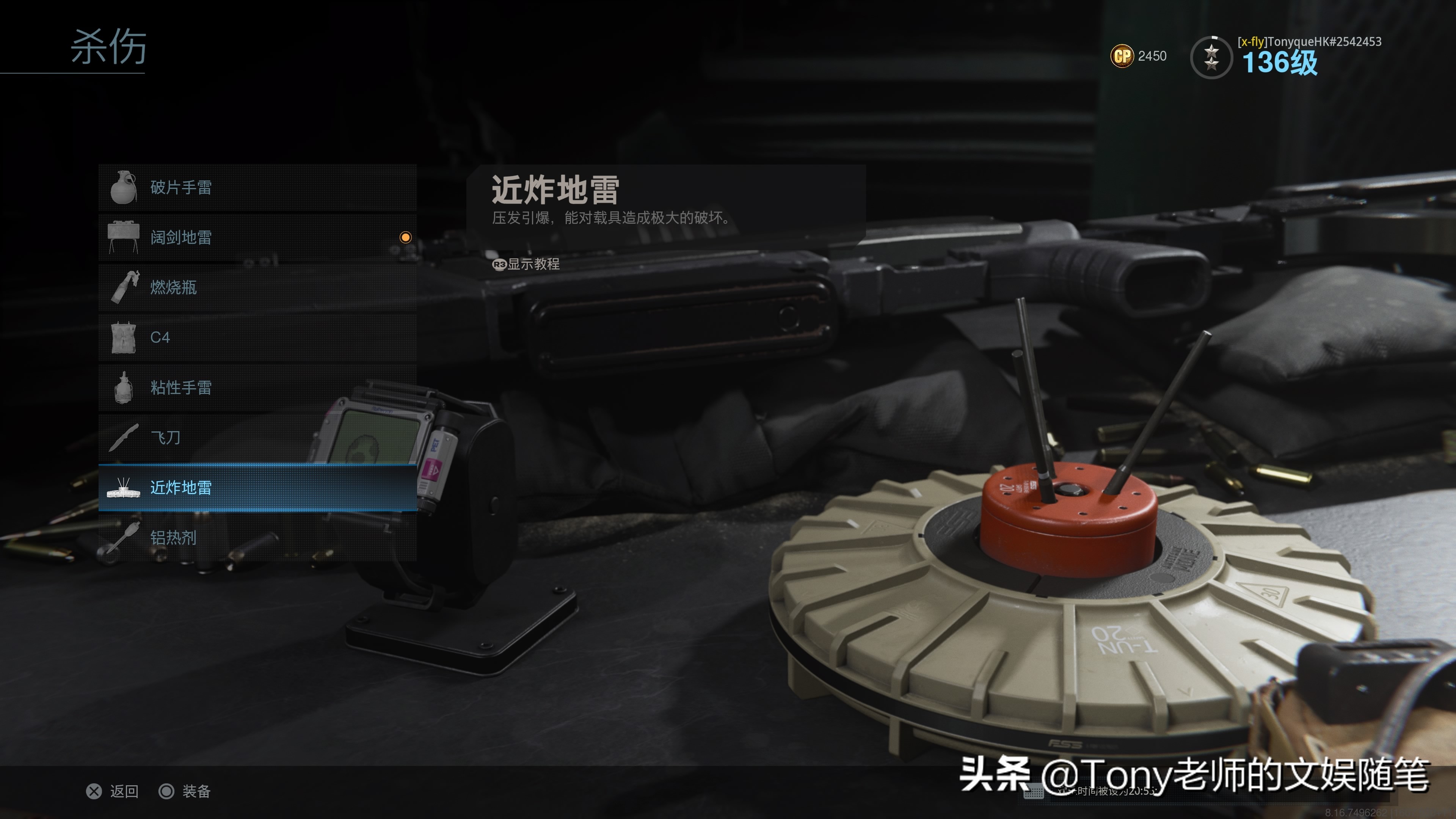Select 粘性手雷 semtex entry
Viewport: 1456px width, 819px height.
(x=257, y=388)
